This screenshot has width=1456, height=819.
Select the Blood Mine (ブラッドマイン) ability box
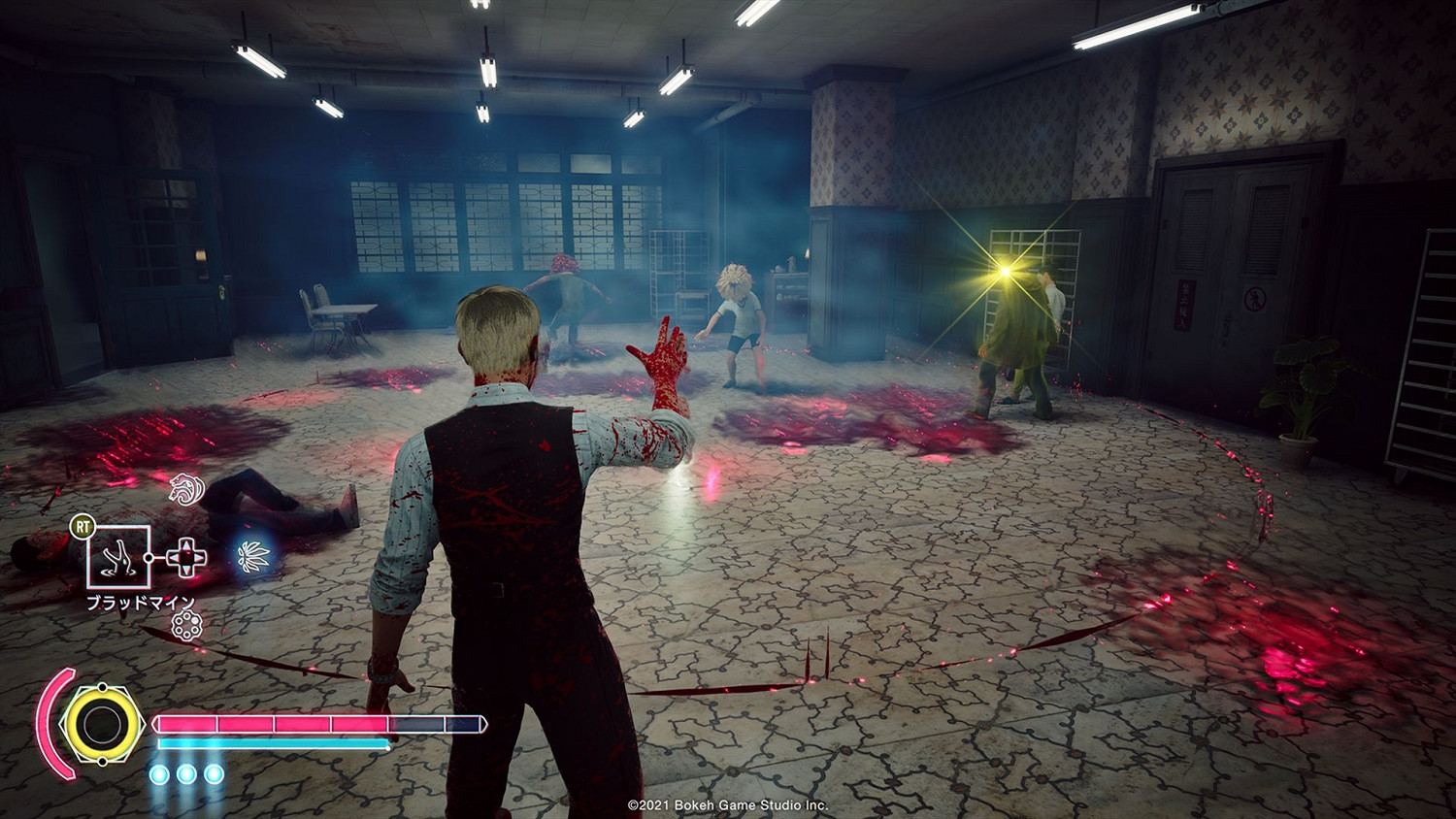click(x=119, y=556)
